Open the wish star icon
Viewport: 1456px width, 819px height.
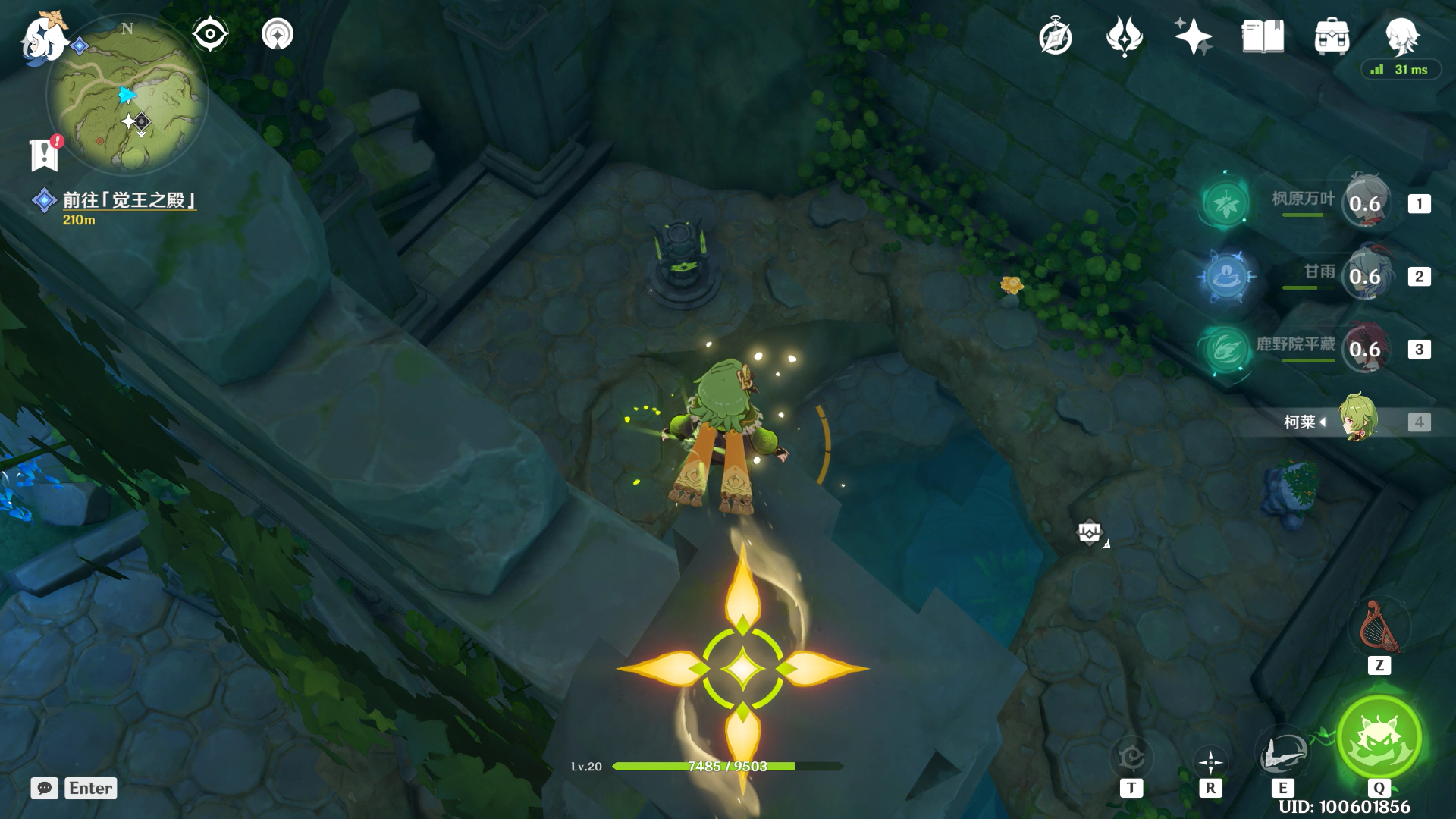pyautogui.click(x=1193, y=36)
